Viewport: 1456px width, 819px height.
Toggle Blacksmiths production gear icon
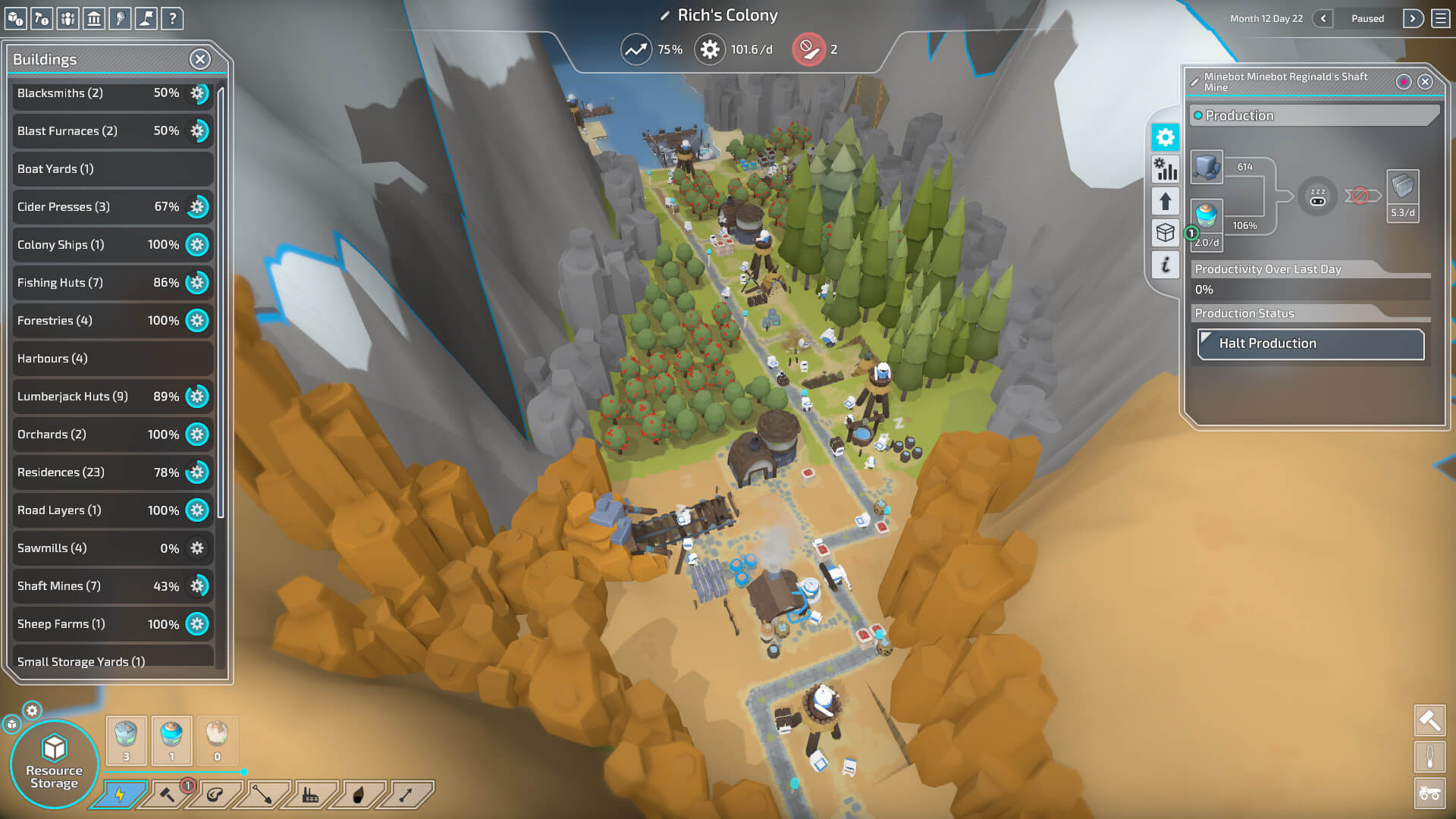coord(197,93)
